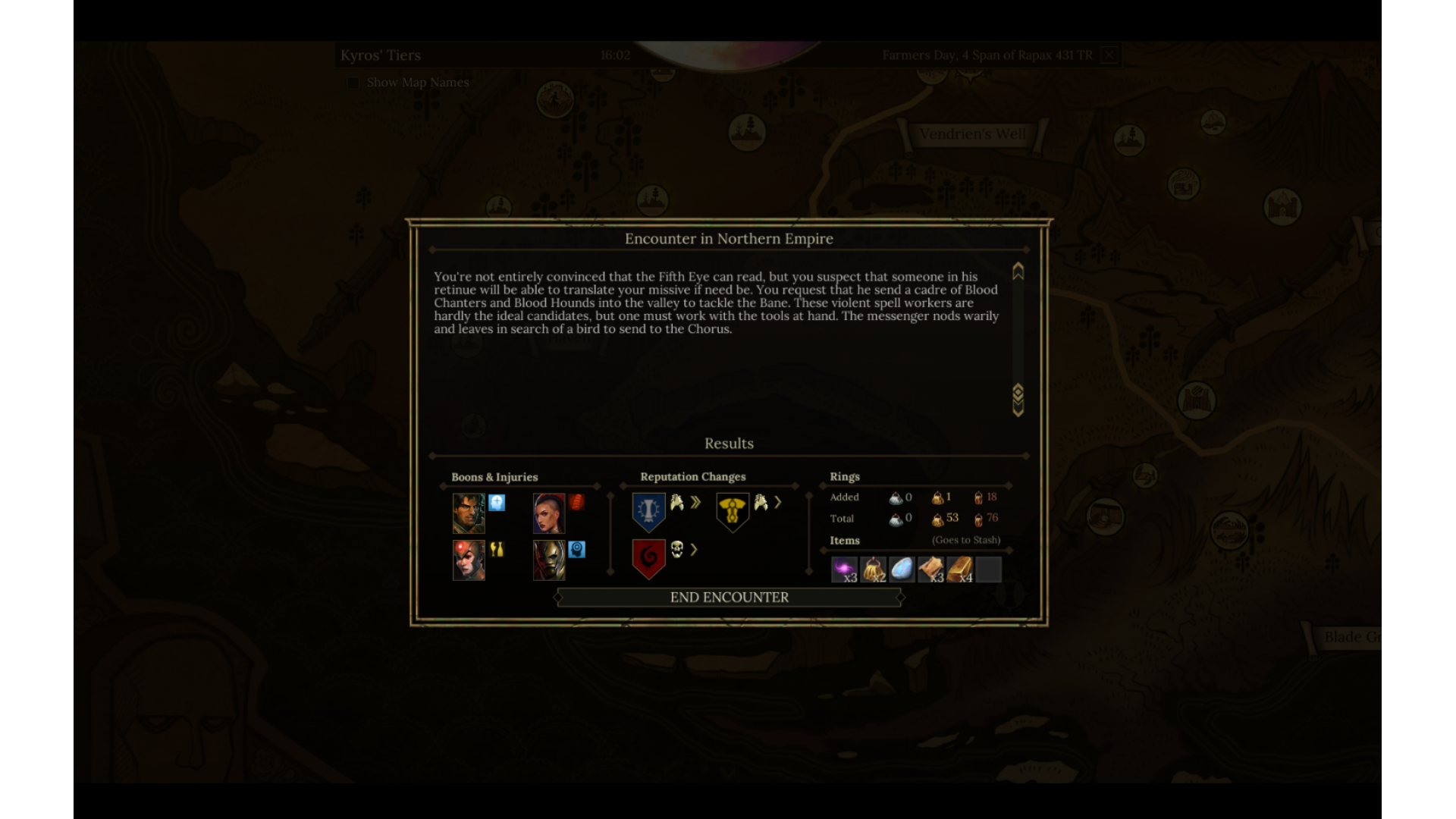Click the scroll-up arrow of the encounter text
The image size is (1456, 819).
tap(1018, 271)
